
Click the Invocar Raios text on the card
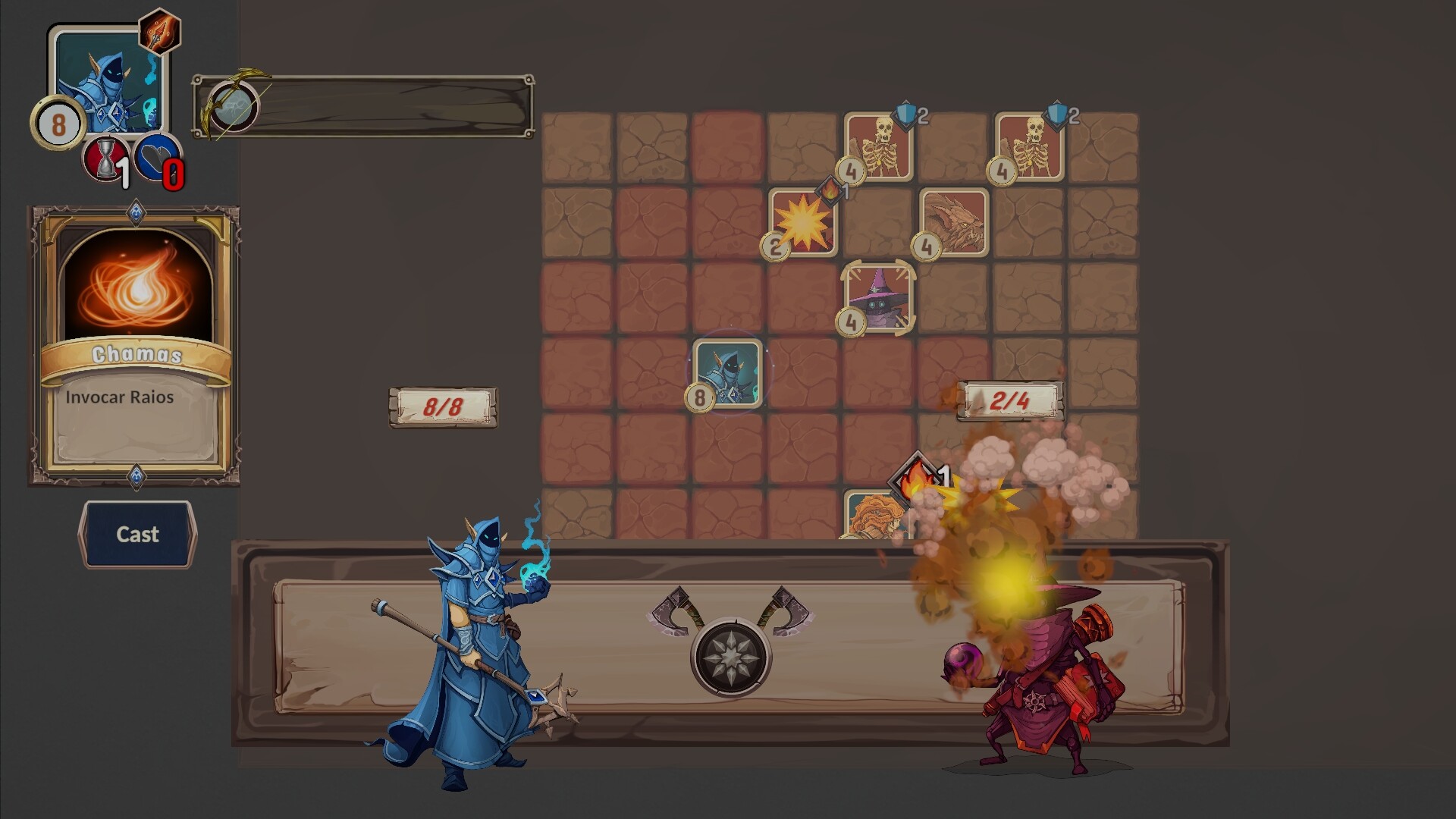[x=121, y=396]
